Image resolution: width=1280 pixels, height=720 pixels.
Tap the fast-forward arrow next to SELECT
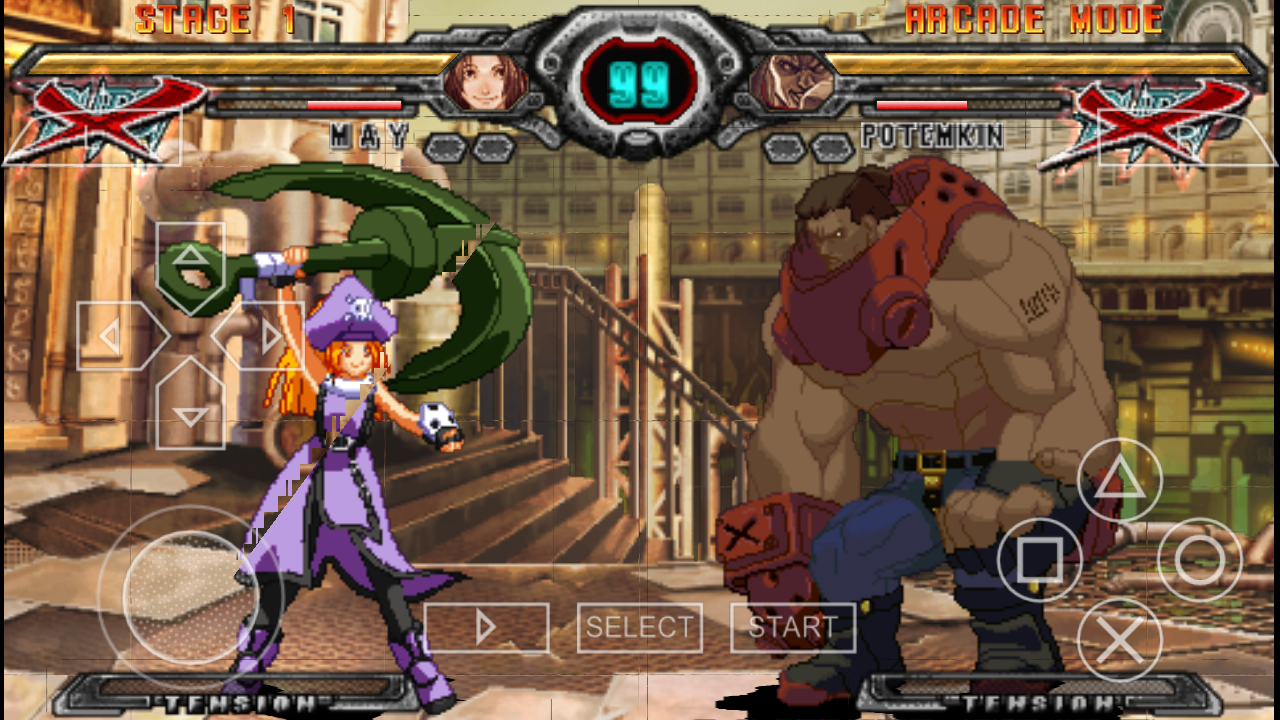[x=487, y=627]
